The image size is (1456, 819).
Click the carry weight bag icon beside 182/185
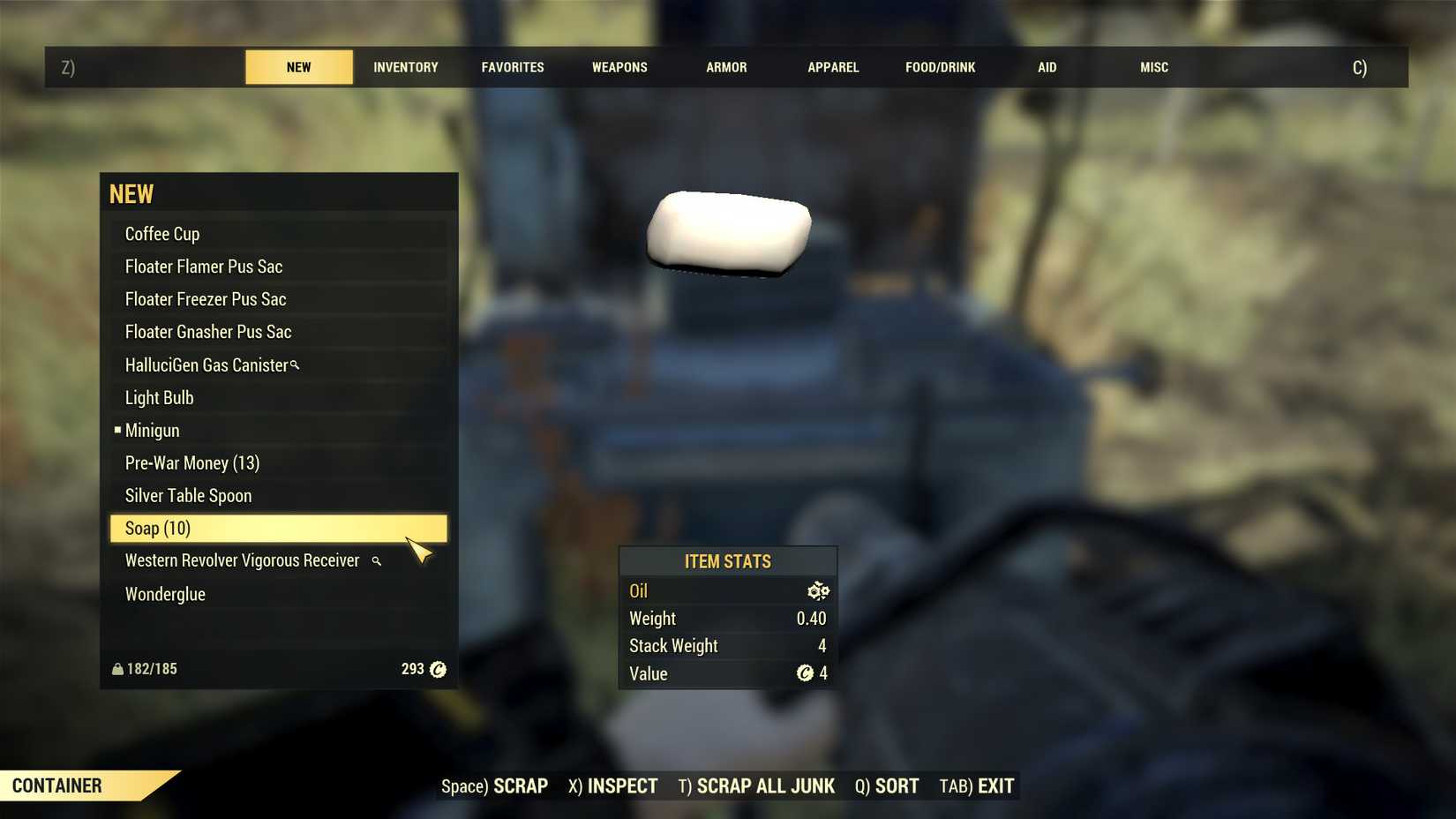point(117,668)
